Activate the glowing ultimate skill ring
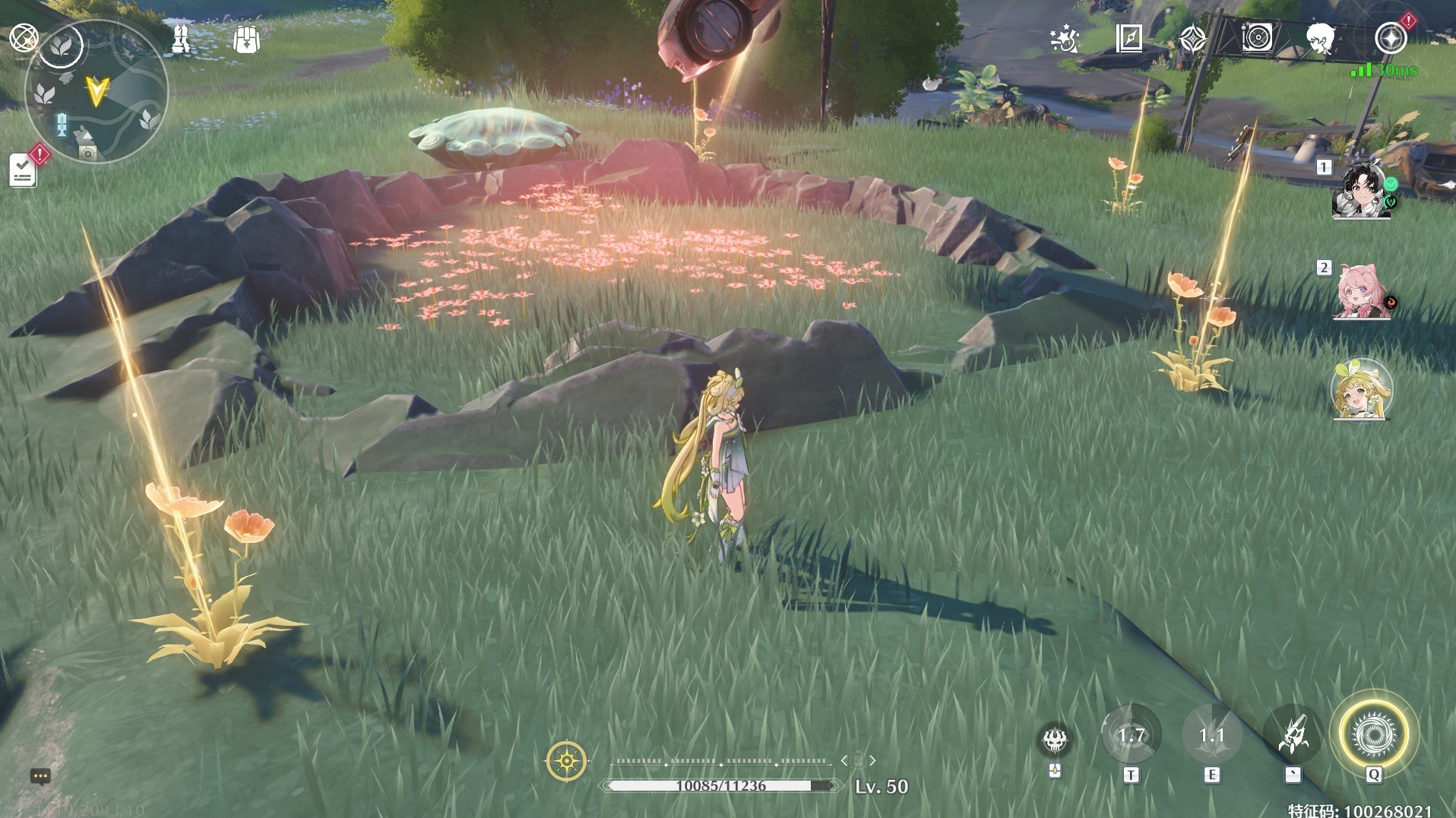The width and height of the screenshot is (1456, 818). coord(1373,734)
